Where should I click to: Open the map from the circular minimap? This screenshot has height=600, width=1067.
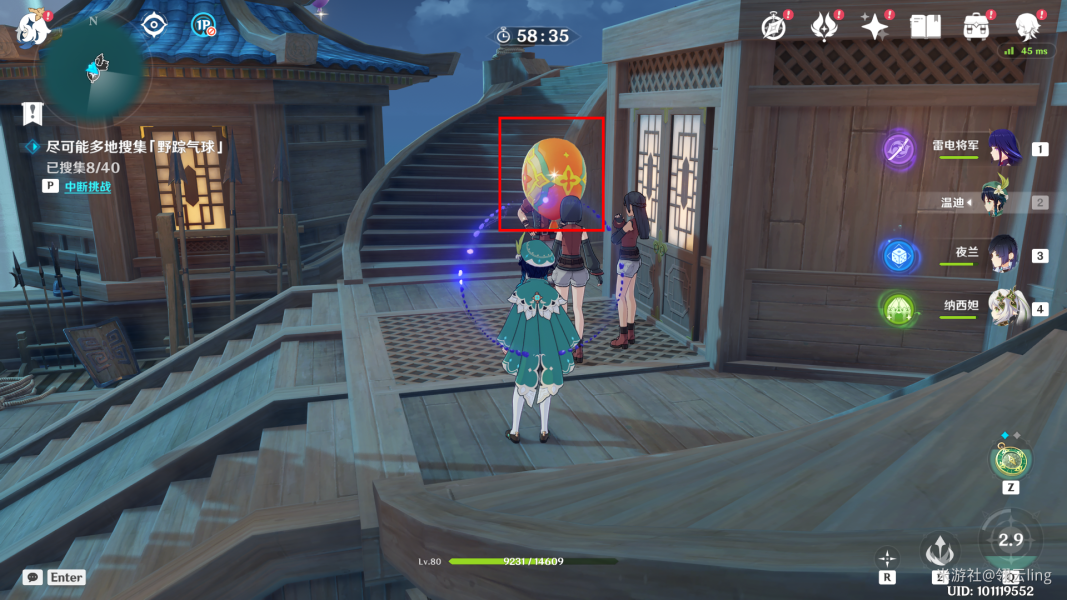95,70
